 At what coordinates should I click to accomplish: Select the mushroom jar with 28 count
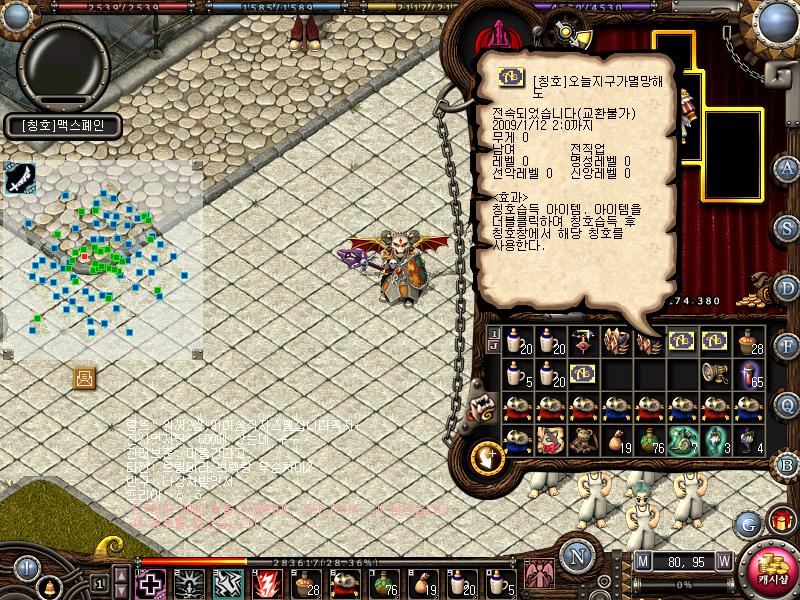750,340
